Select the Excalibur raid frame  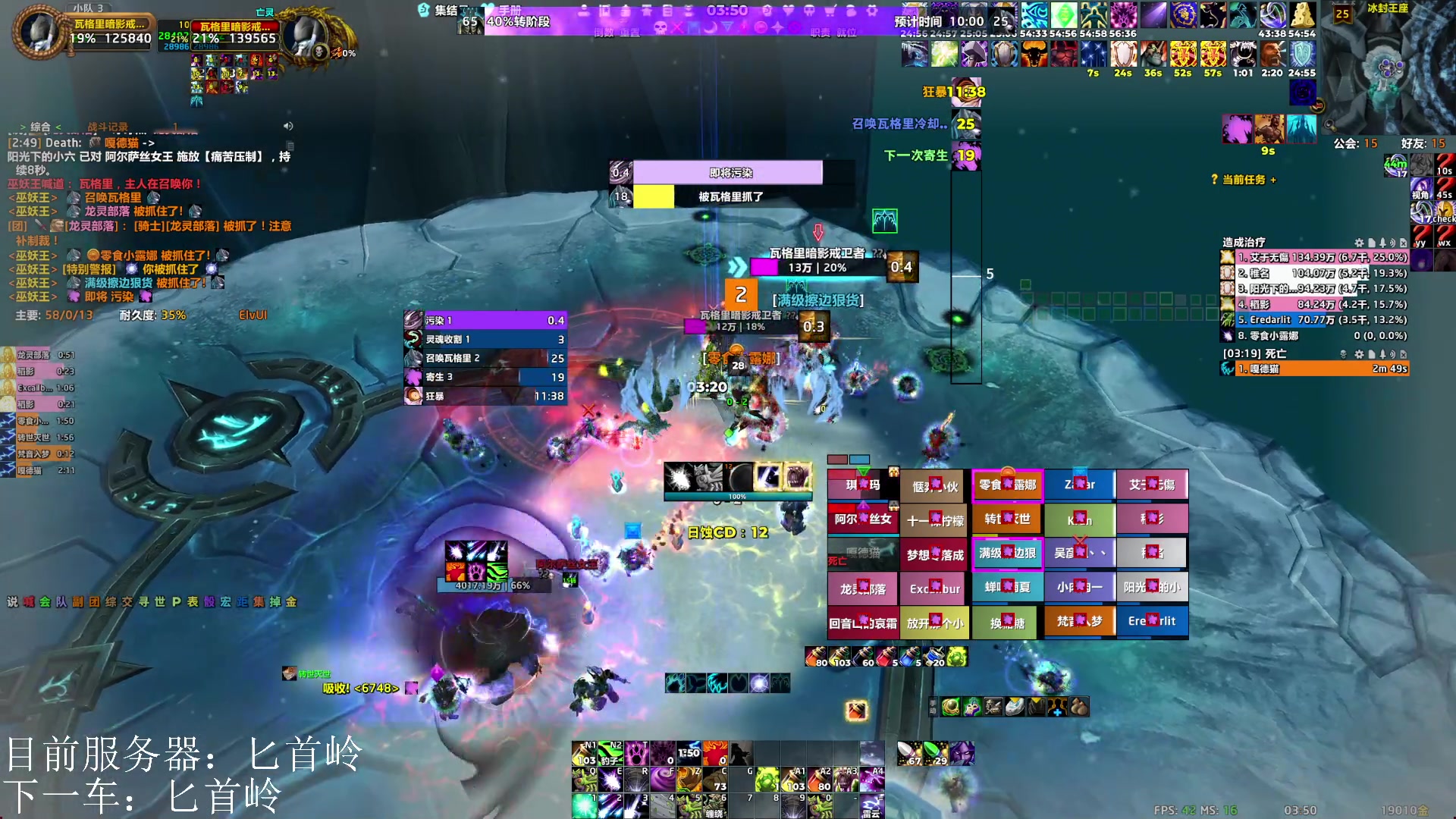coord(934,588)
